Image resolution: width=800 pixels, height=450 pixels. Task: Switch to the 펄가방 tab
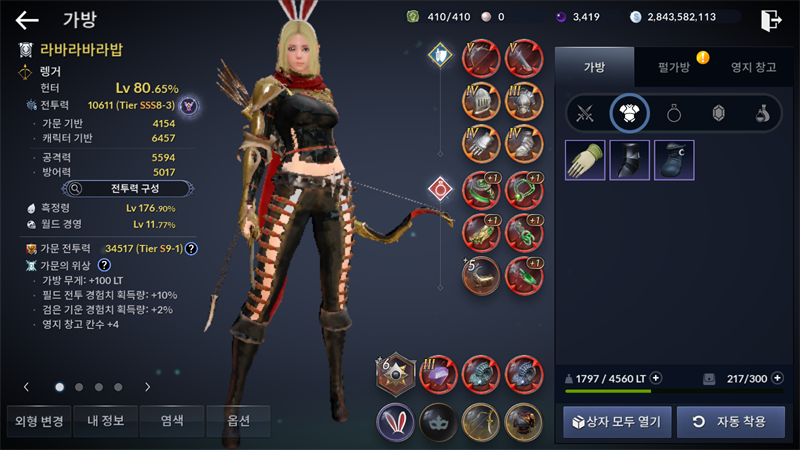[x=675, y=66]
